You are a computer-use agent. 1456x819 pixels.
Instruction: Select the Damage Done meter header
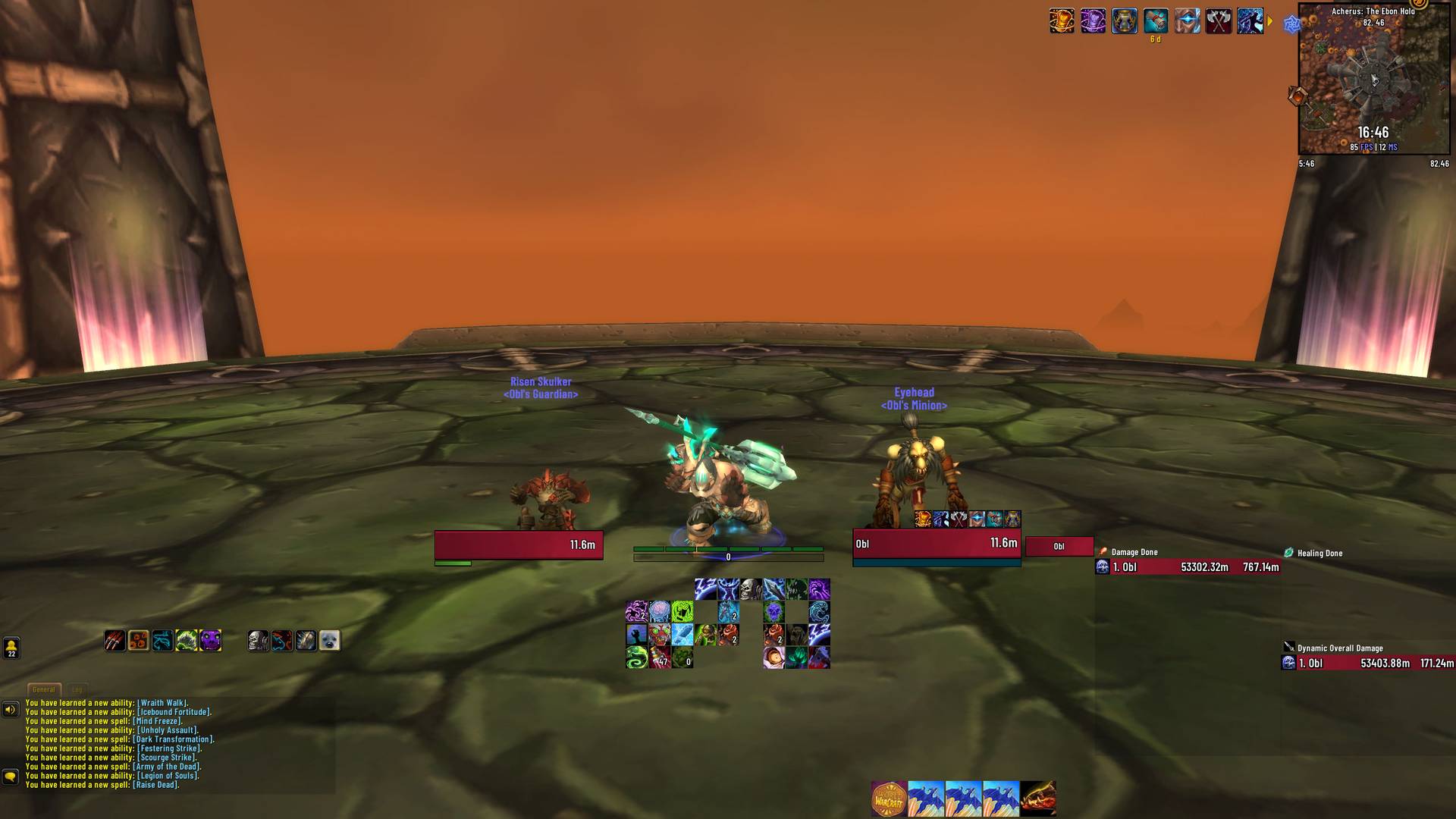[x=1134, y=552]
